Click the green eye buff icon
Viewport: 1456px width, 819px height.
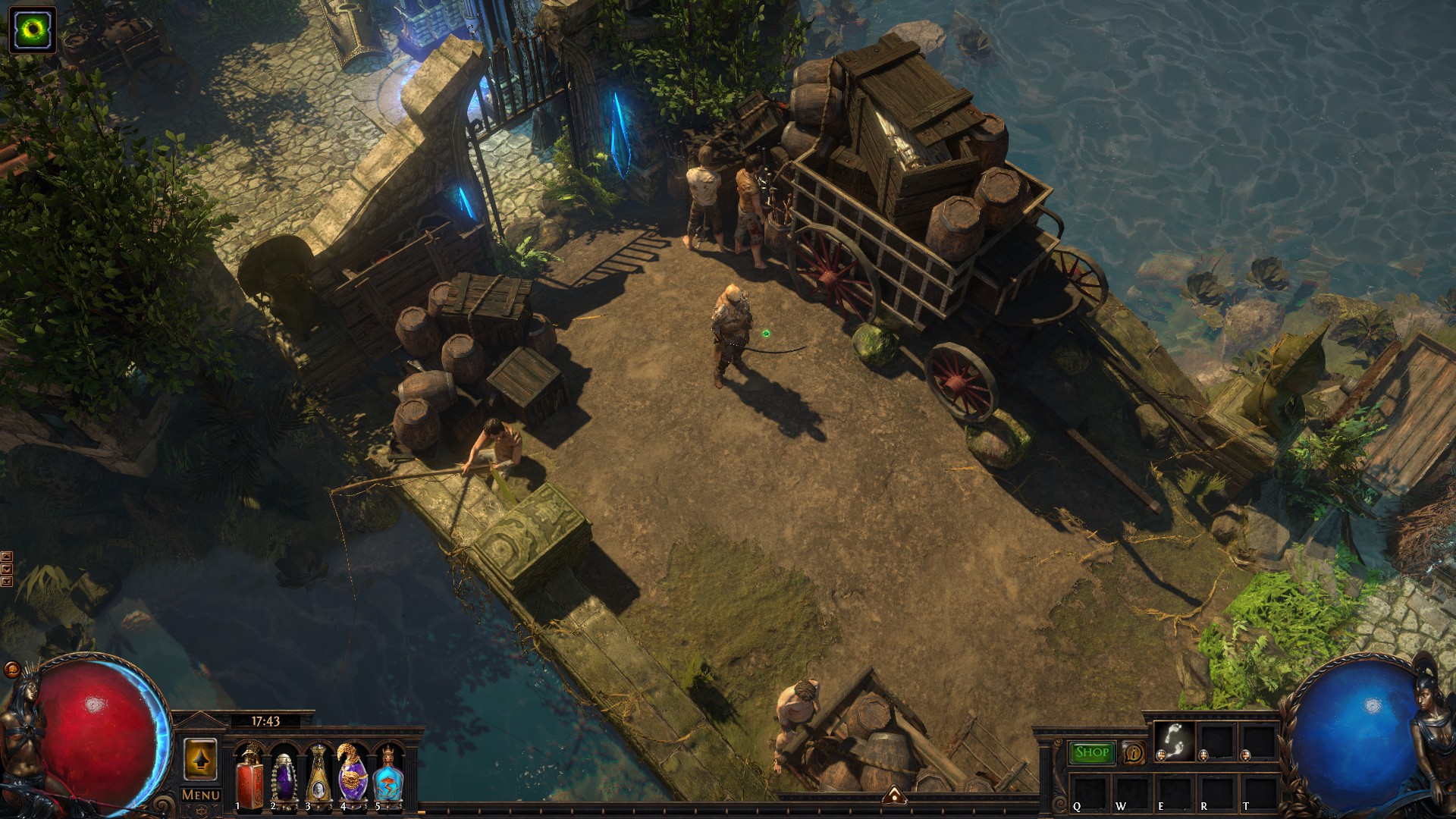pyautogui.click(x=33, y=30)
